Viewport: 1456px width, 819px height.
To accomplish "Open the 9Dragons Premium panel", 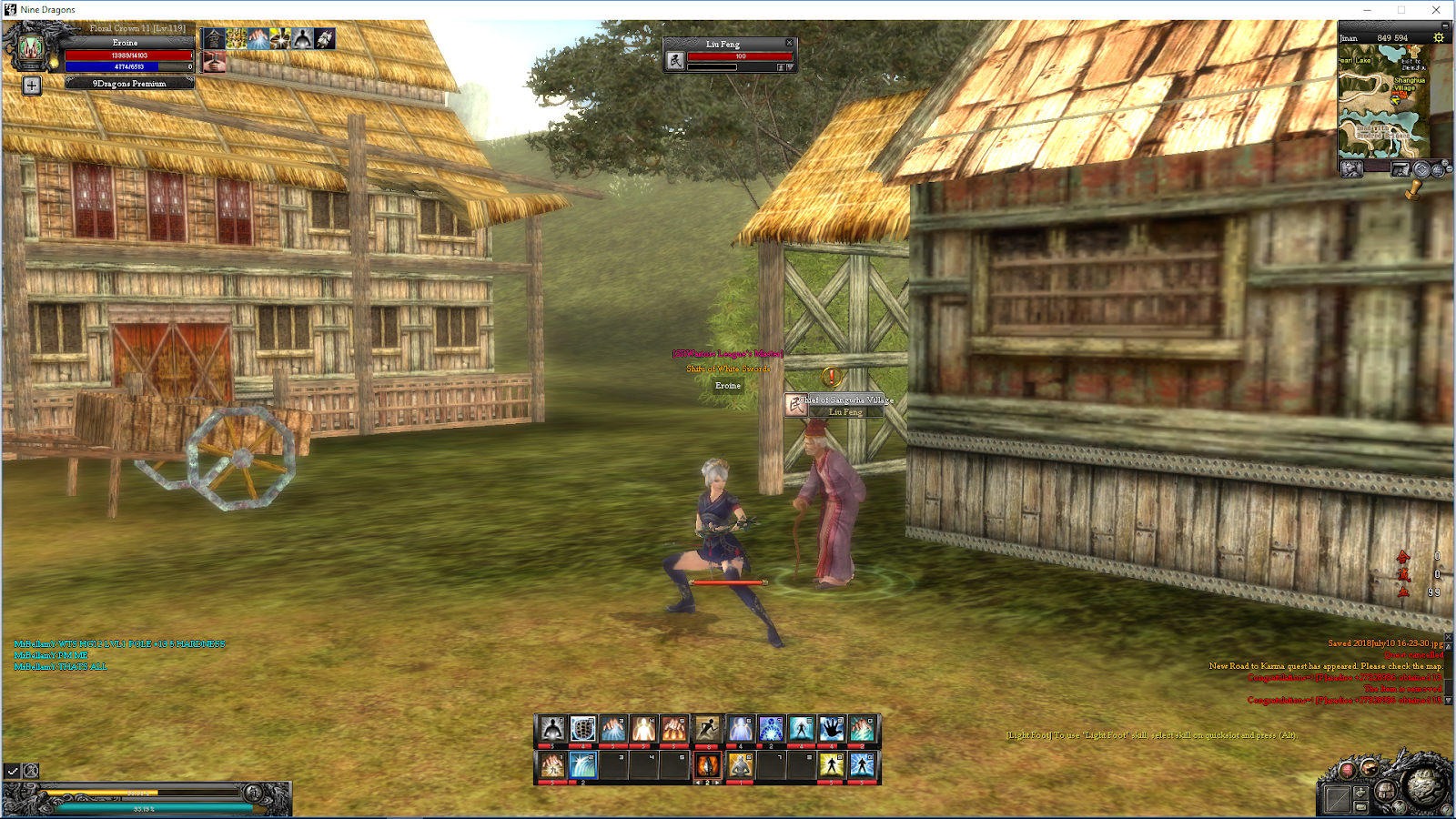I will click(129, 84).
